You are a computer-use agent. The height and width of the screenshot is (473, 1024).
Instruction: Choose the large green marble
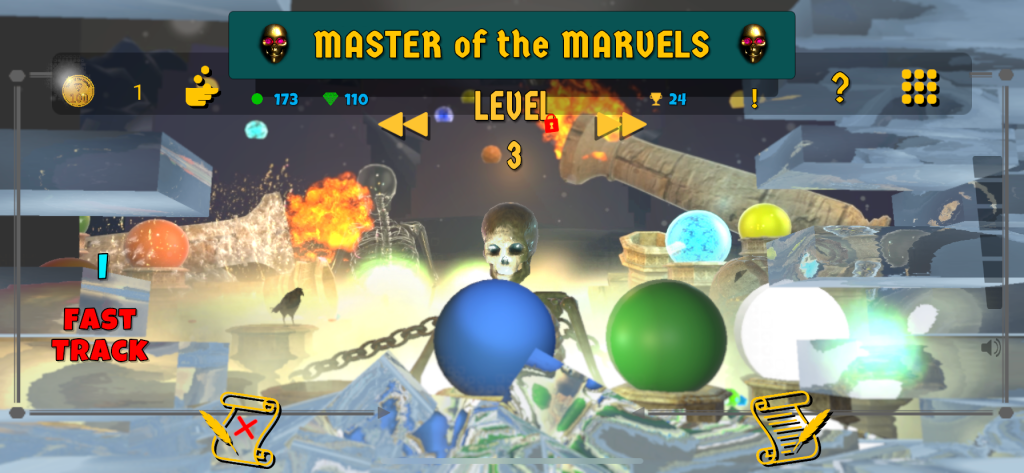[x=666, y=333]
